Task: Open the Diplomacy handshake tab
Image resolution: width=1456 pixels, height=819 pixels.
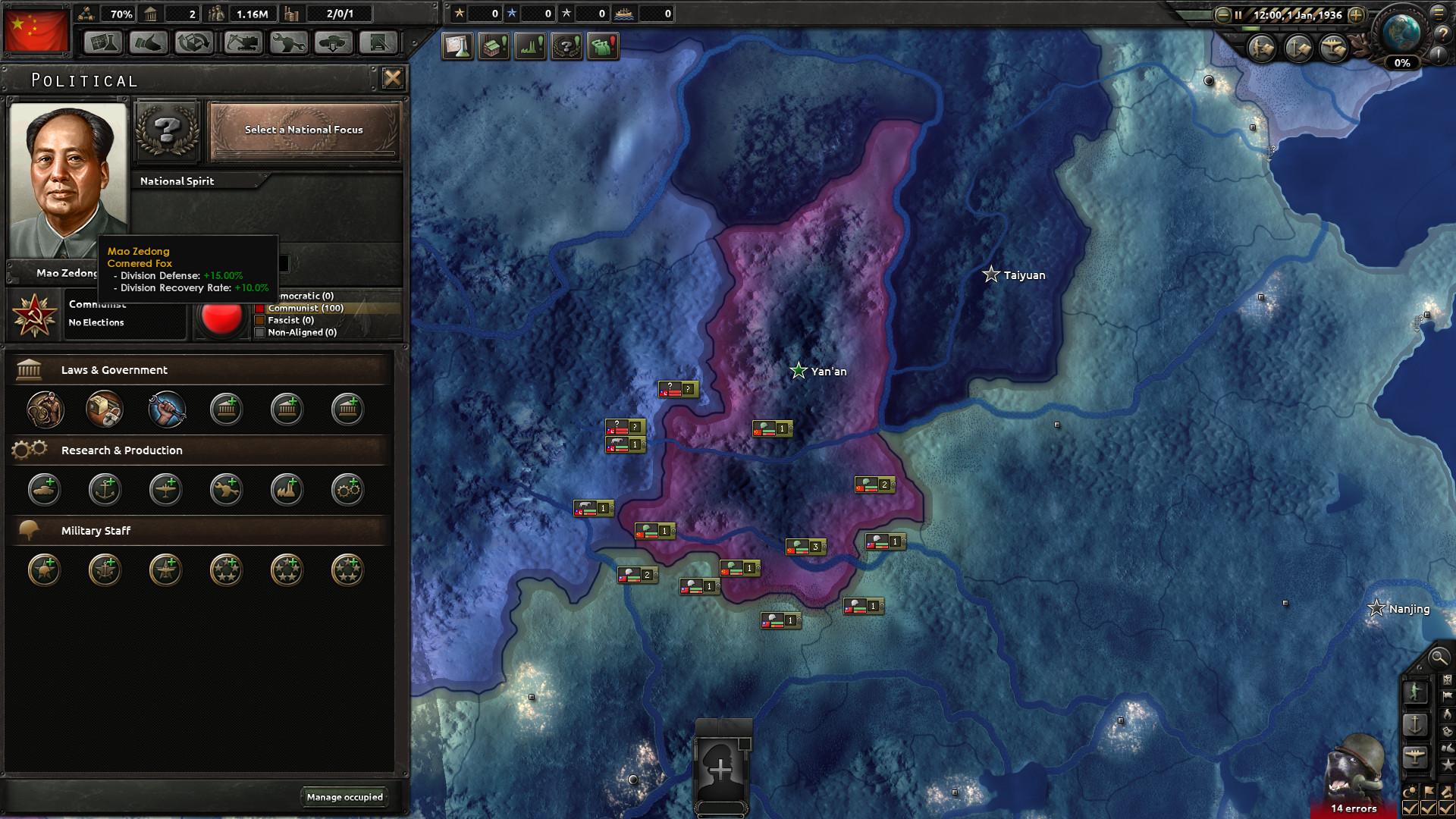Action: coord(149,42)
